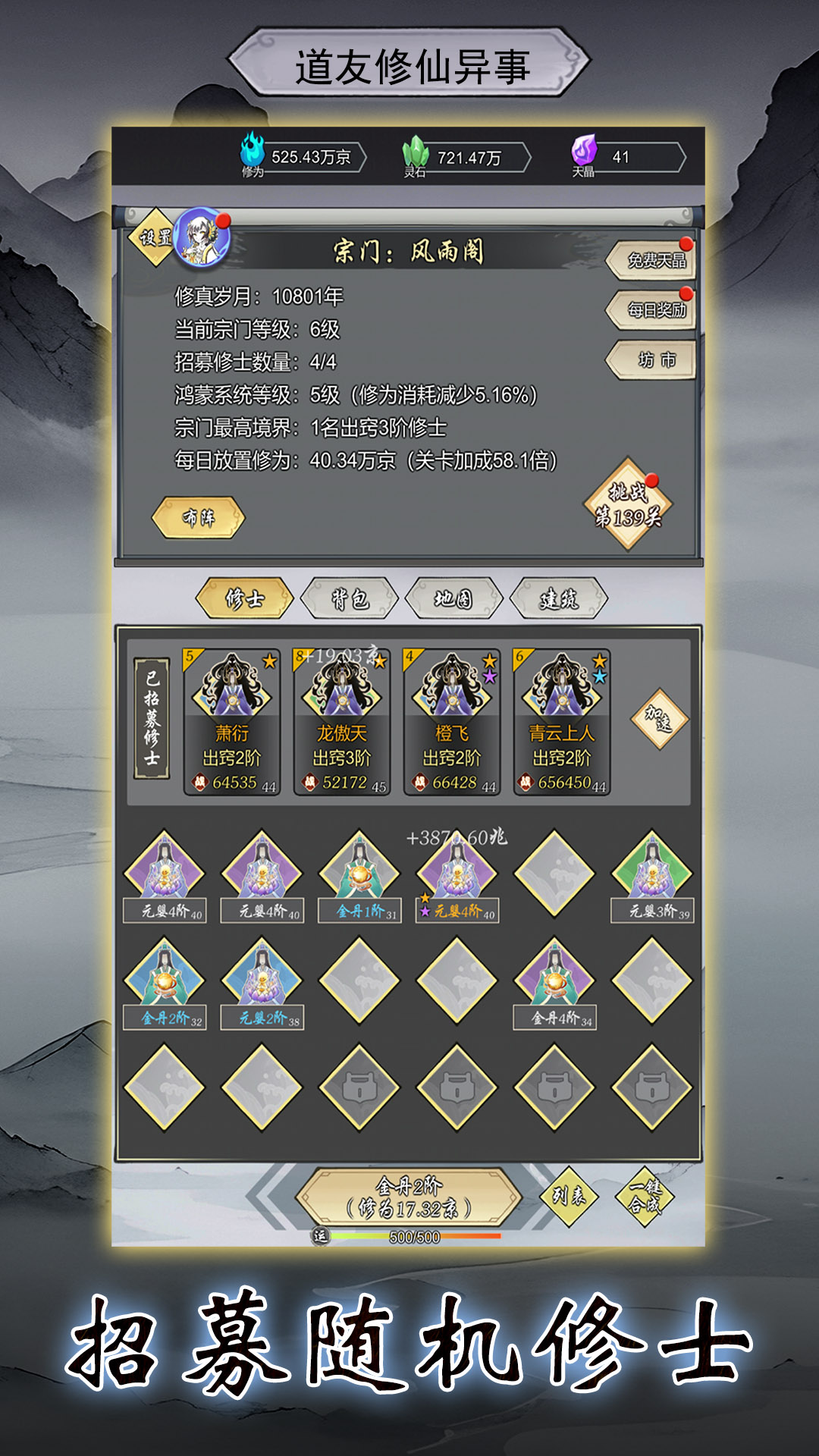819x1456 pixels.
Task: Select recruited cultivator 萧衍
Action: tap(232, 721)
